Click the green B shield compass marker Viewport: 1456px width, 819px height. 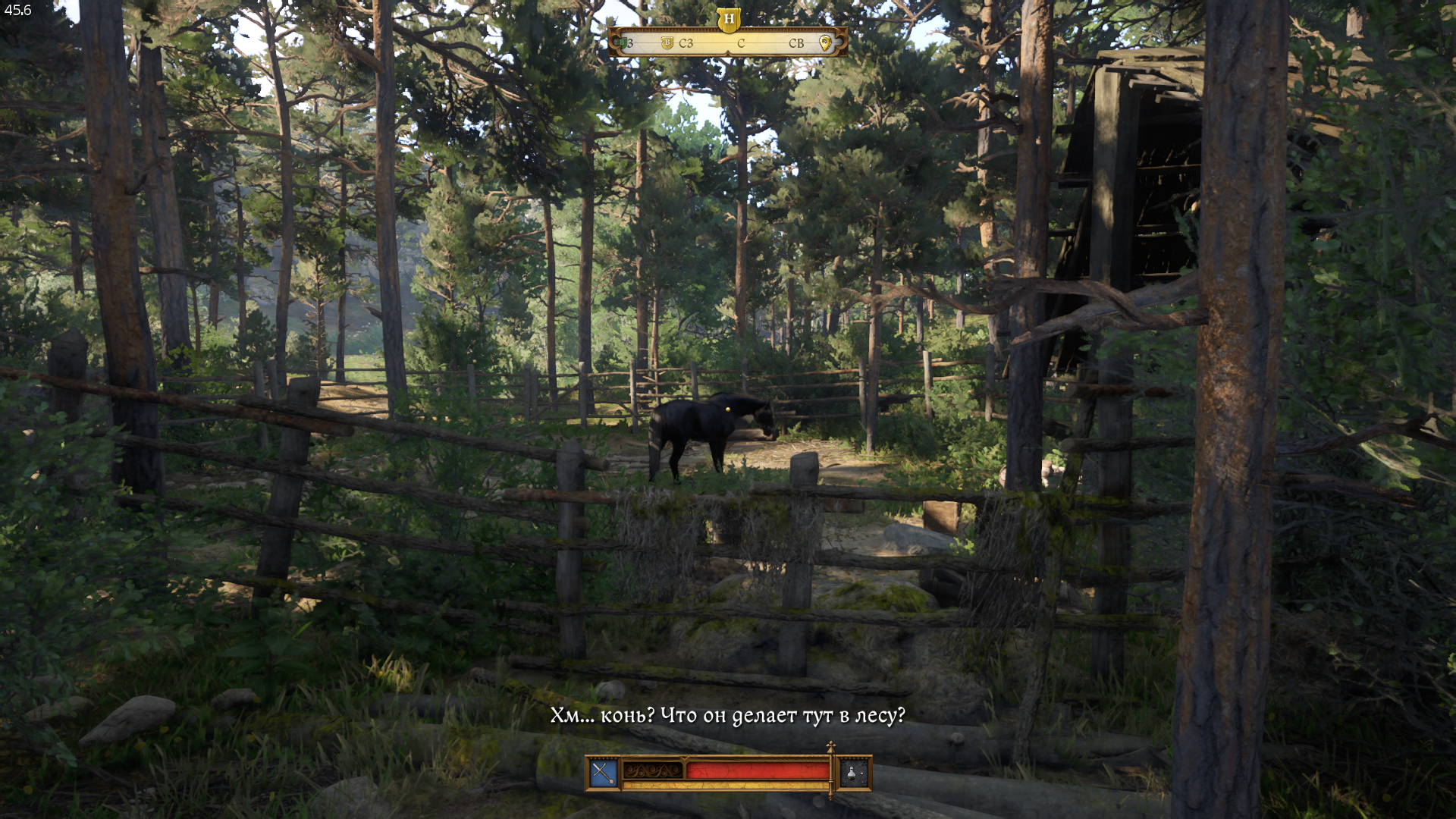pos(623,43)
